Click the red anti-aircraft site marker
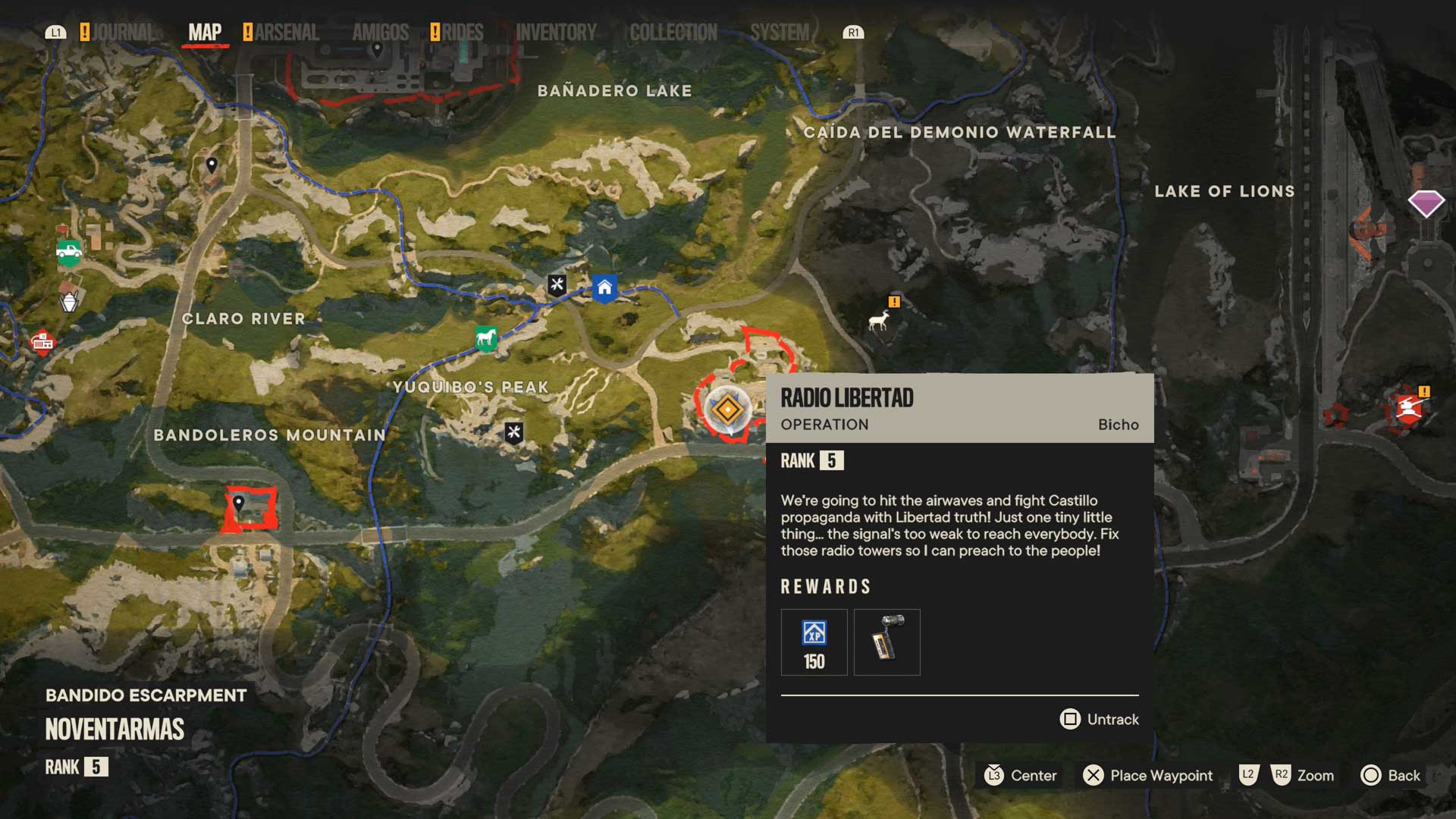Viewport: 1456px width, 819px height. pos(1408,409)
